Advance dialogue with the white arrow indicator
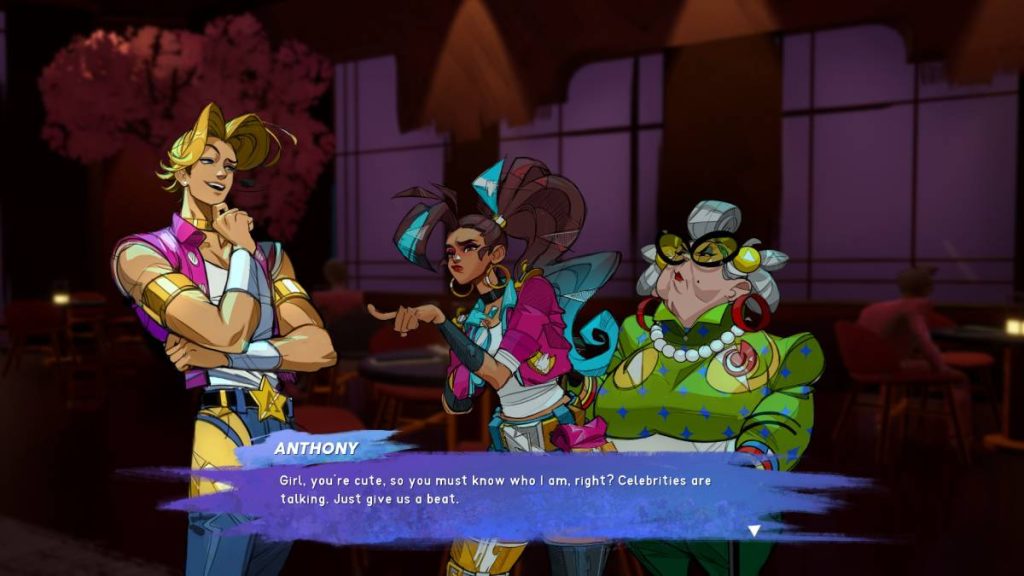Image resolution: width=1024 pixels, height=576 pixels. pos(754,531)
